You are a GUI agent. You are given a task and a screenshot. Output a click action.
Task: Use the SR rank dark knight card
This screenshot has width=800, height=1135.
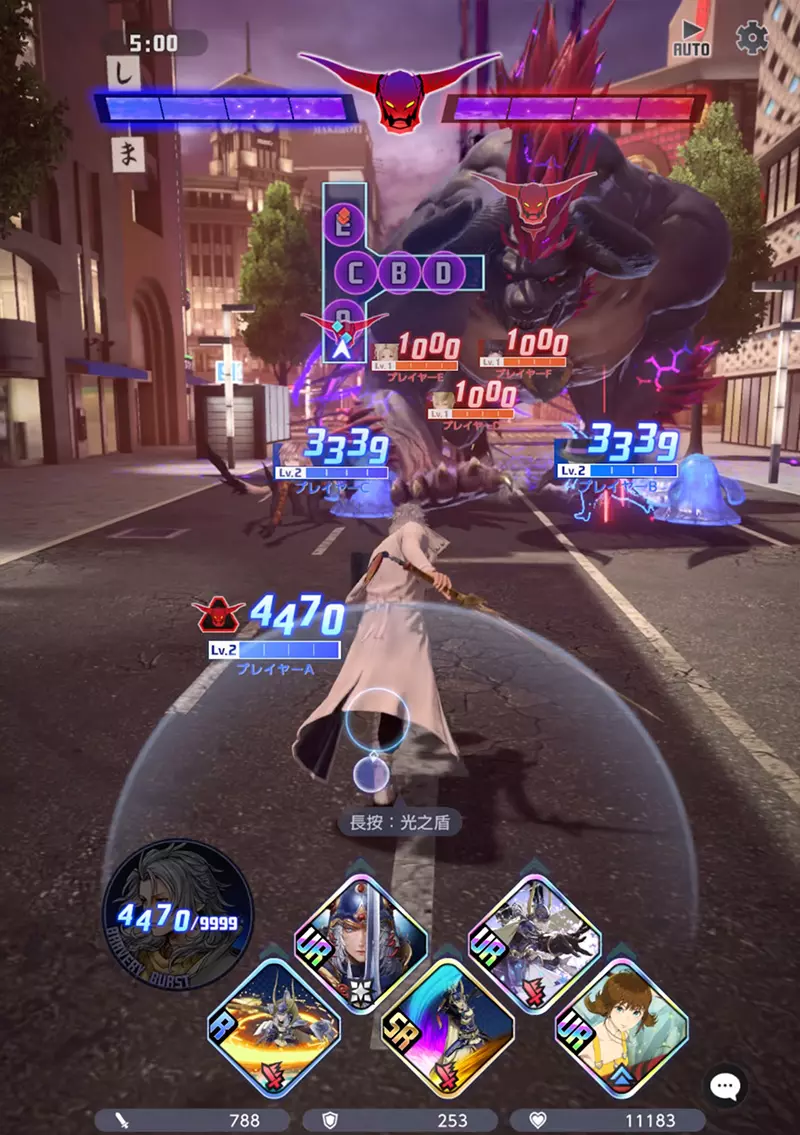click(x=447, y=1025)
